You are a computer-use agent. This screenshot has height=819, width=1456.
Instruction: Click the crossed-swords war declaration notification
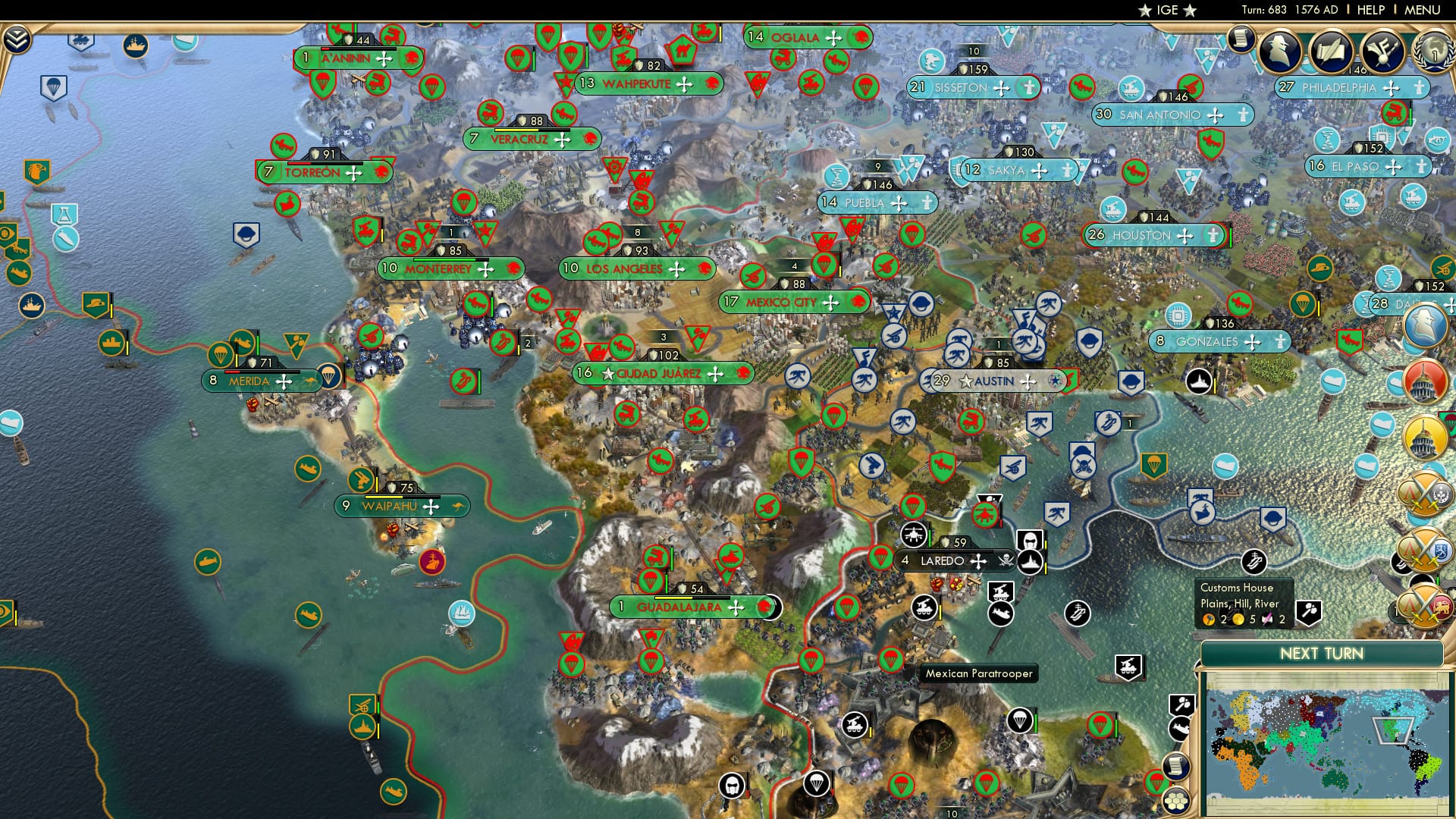tap(1424, 491)
